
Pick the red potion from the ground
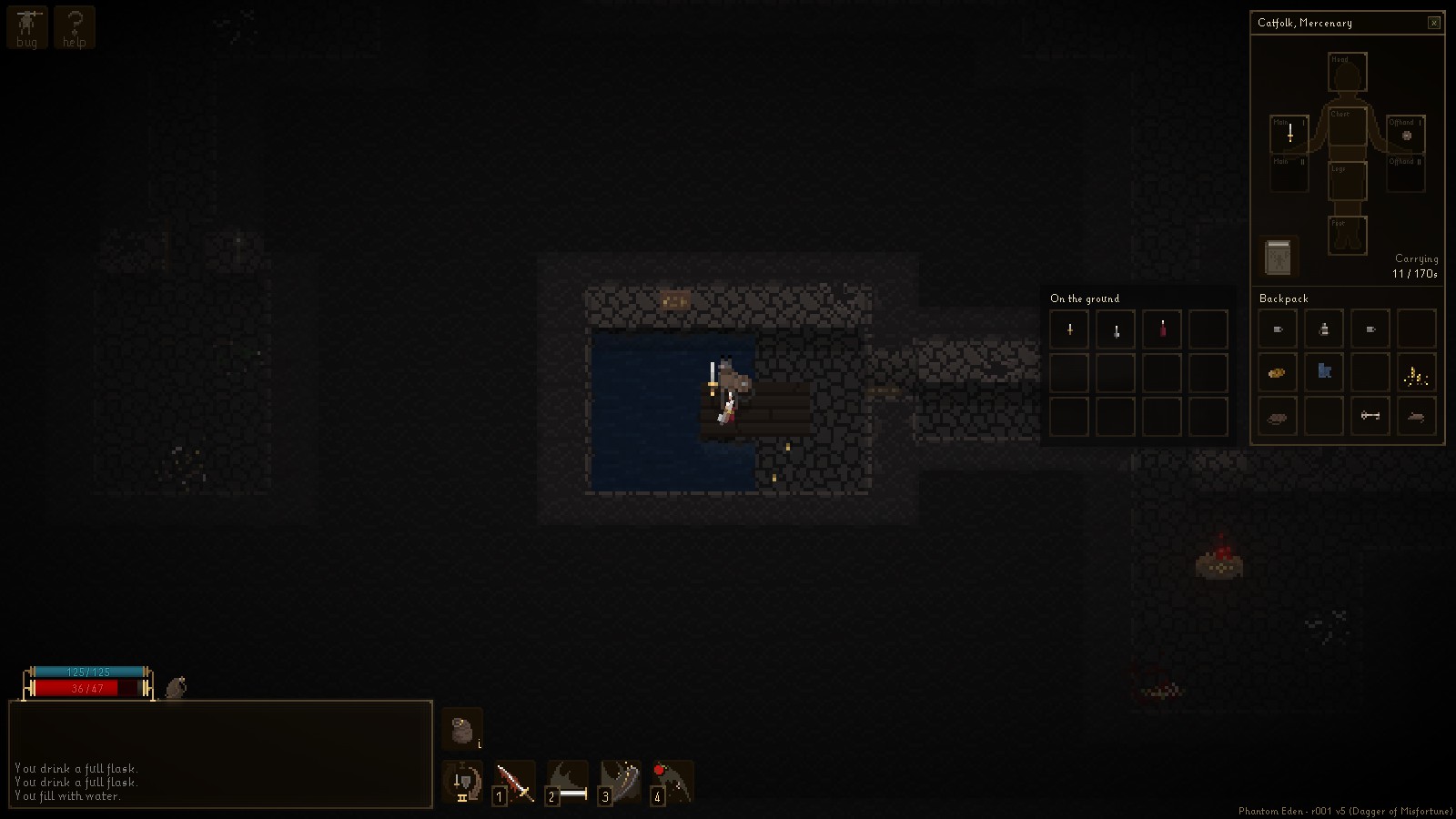coord(1162,329)
